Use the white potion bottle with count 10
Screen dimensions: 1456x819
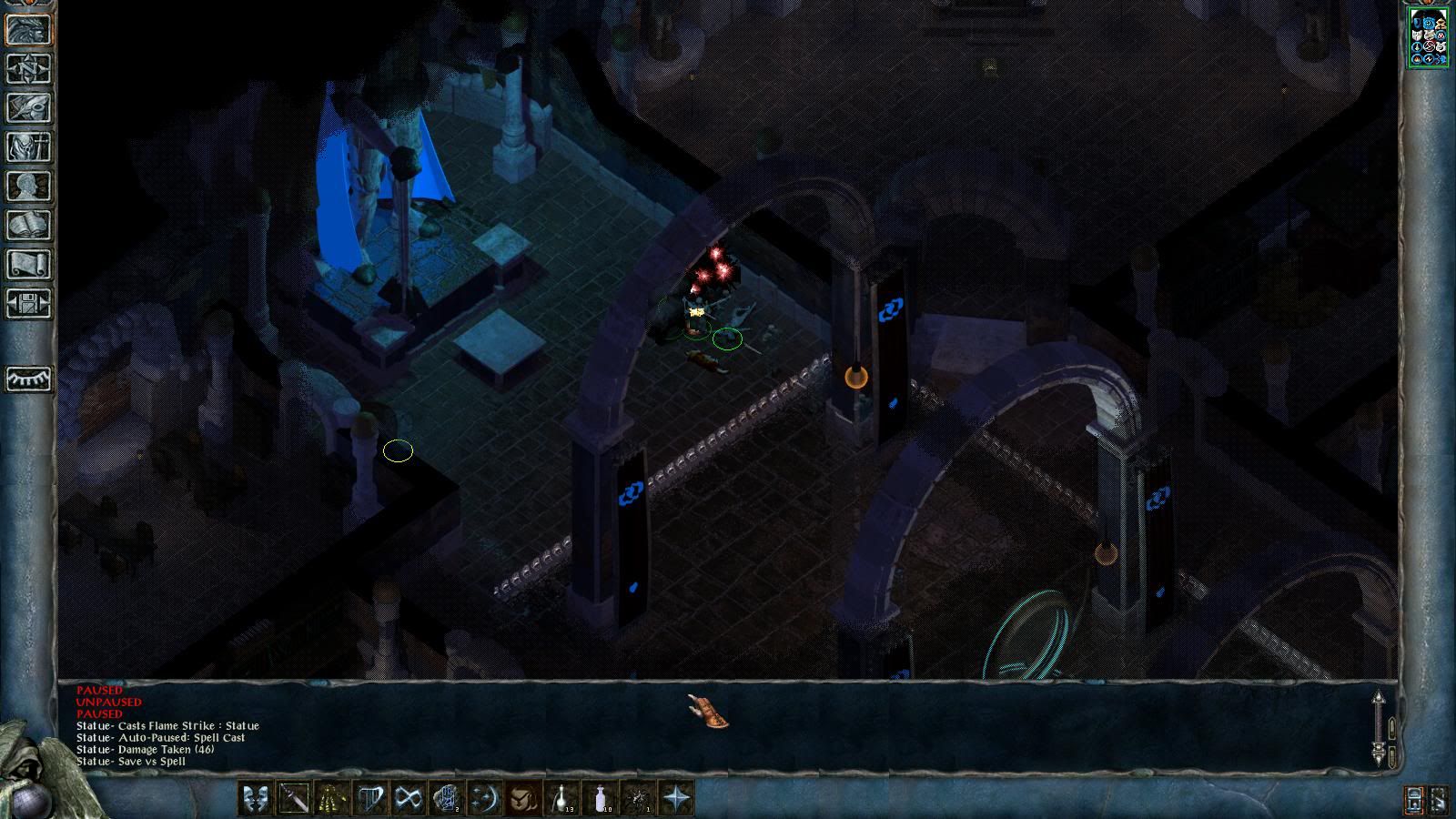[x=600, y=799]
